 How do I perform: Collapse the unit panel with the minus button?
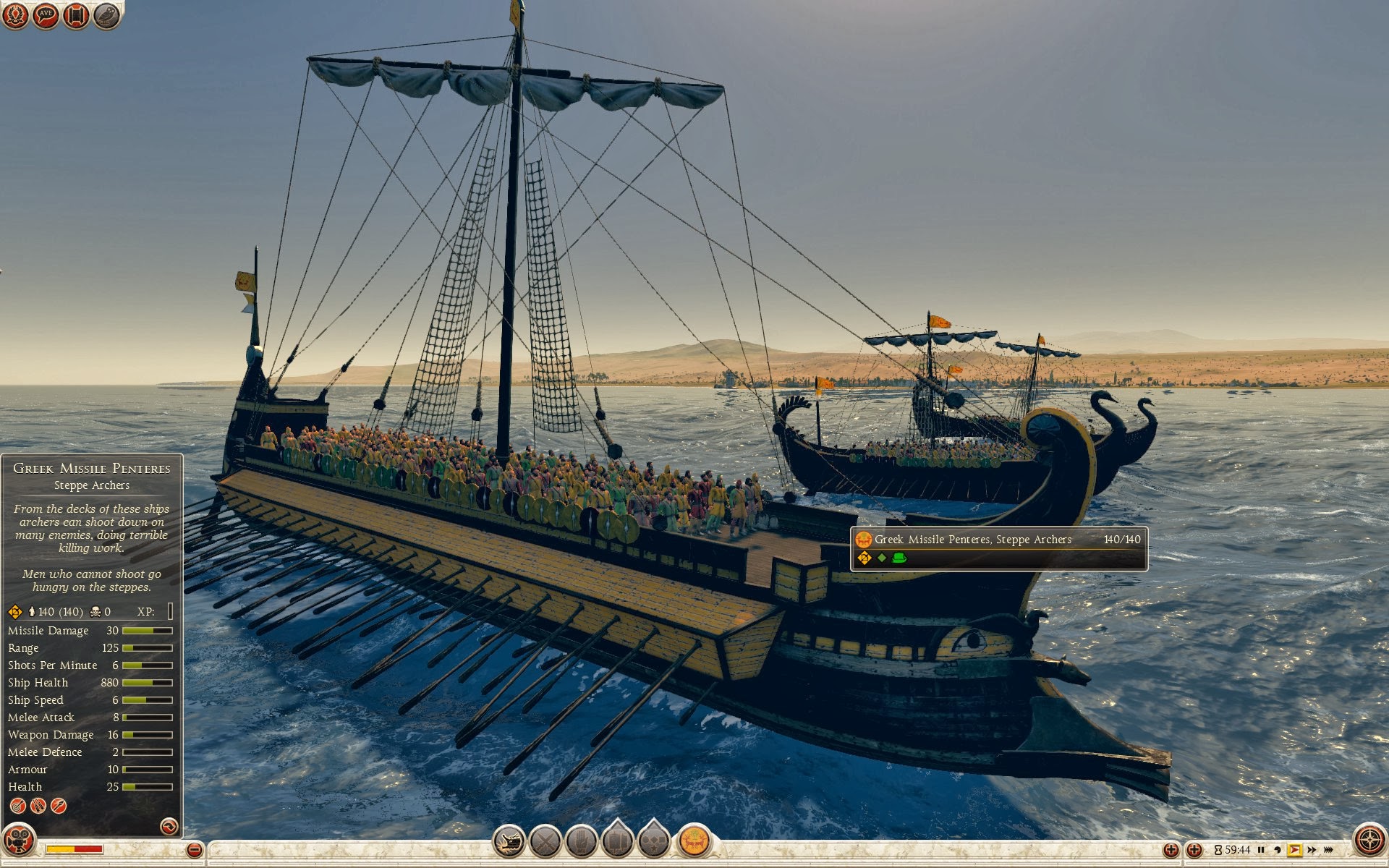[x=194, y=850]
